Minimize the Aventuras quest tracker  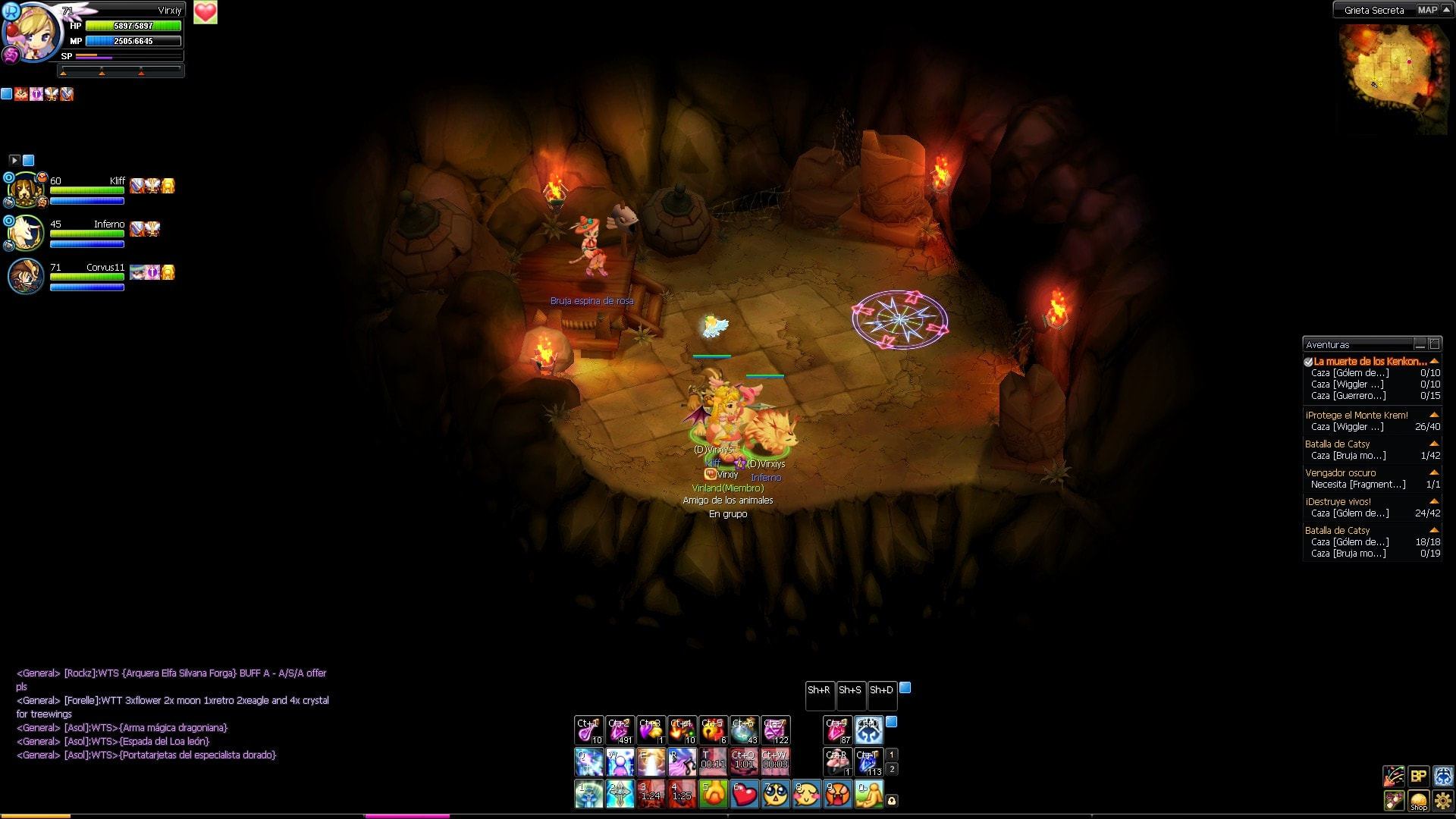pyautogui.click(x=1420, y=344)
